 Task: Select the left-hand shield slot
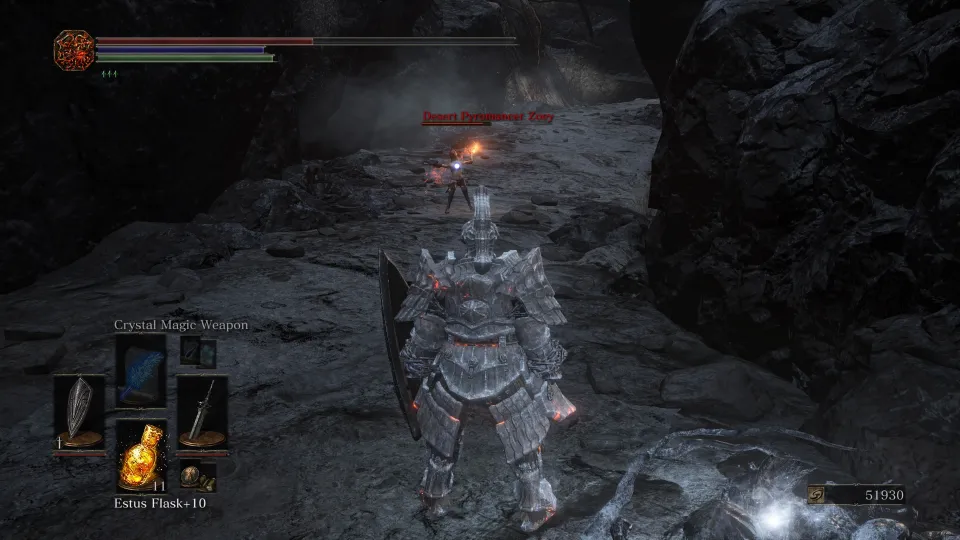point(78,413)
